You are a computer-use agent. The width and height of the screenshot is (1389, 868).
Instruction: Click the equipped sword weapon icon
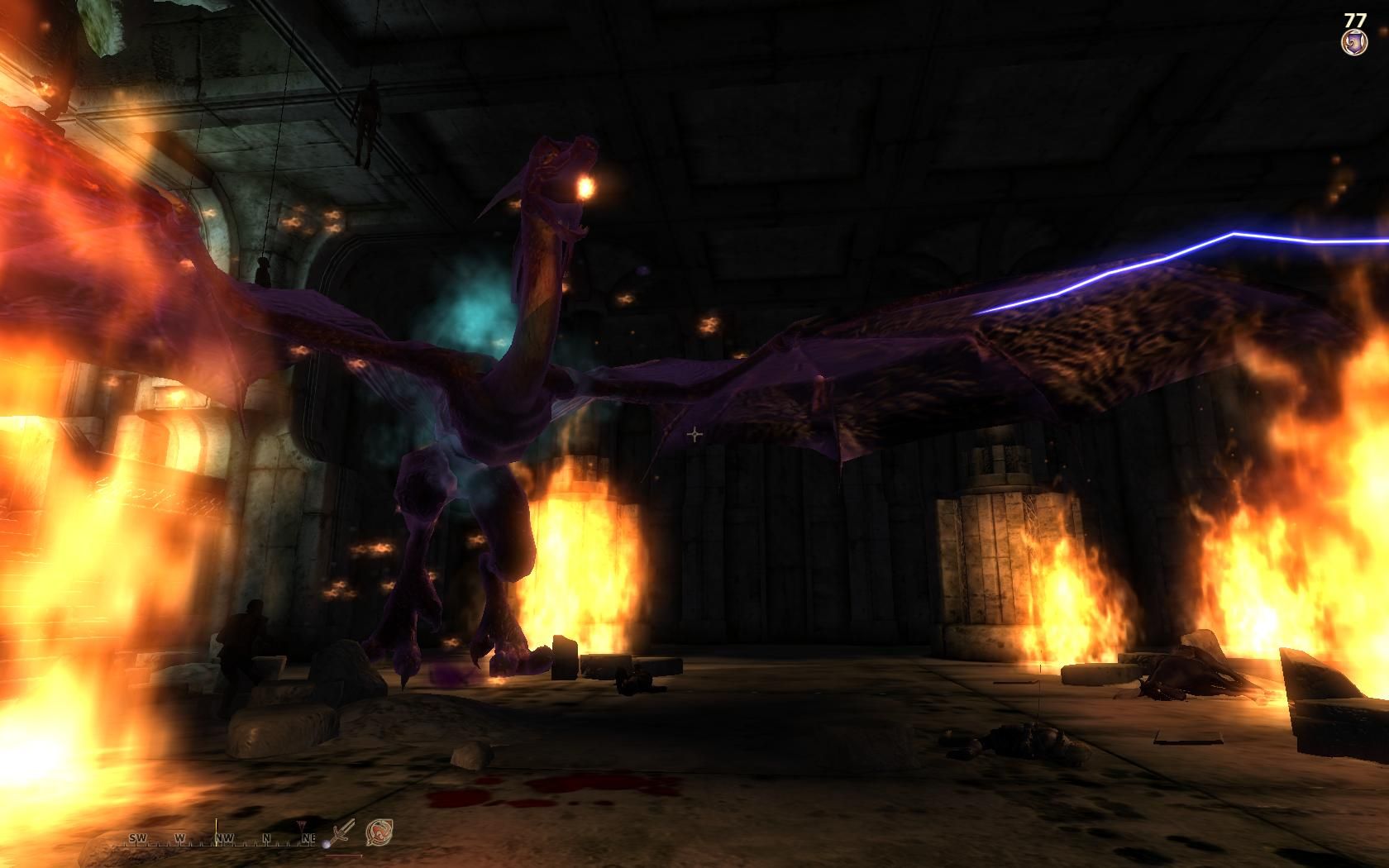point(342,832)
